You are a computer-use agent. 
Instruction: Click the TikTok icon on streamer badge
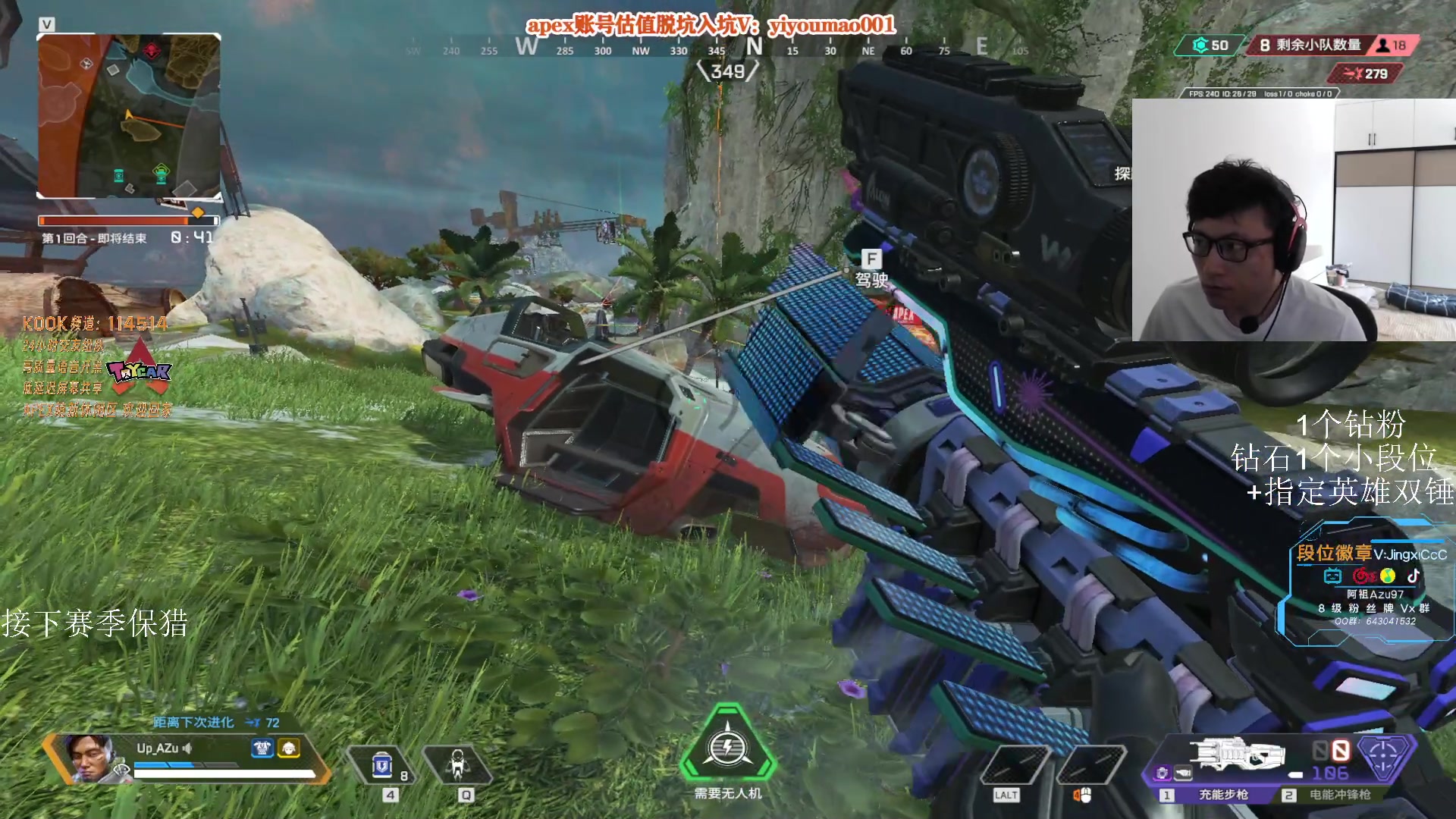point(1413,576)
